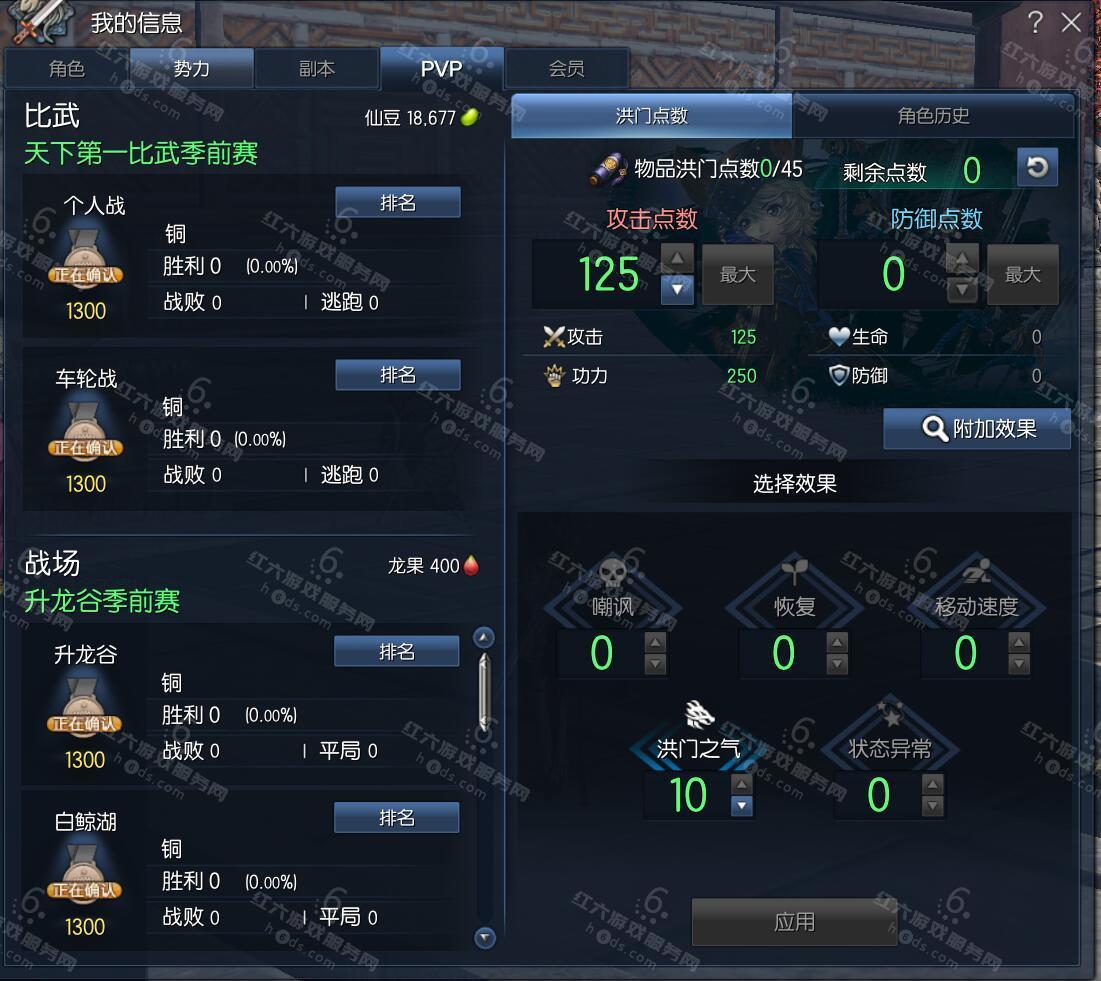The image size is (1101, 981).
Task: Open the 副本 tab
Action: (x=317, y=69)
